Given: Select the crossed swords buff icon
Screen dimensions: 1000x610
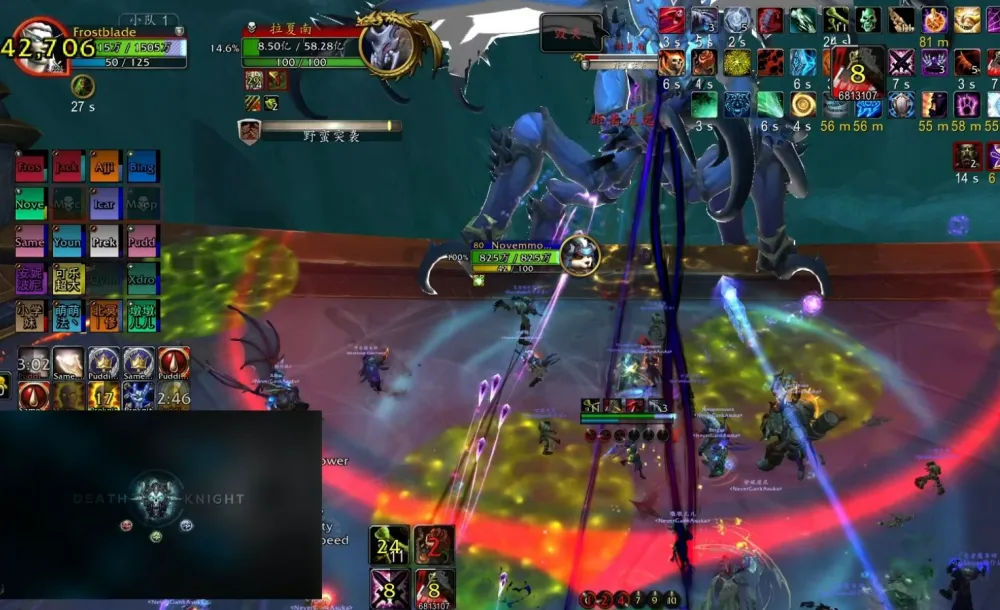Looking at the screenshot, I should click(901, 63).
